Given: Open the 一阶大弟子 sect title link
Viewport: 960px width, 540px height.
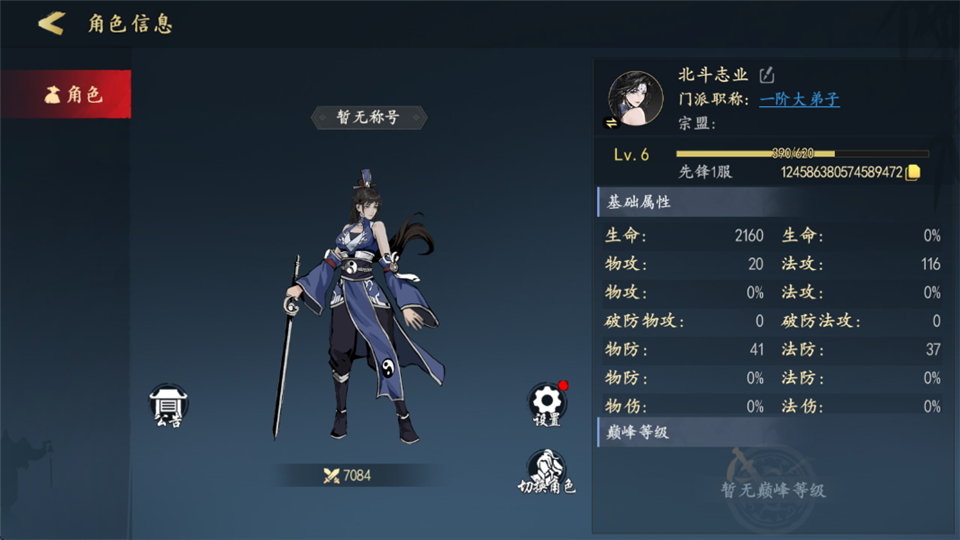Looking at the screenshot, I should tap(799, 99).
